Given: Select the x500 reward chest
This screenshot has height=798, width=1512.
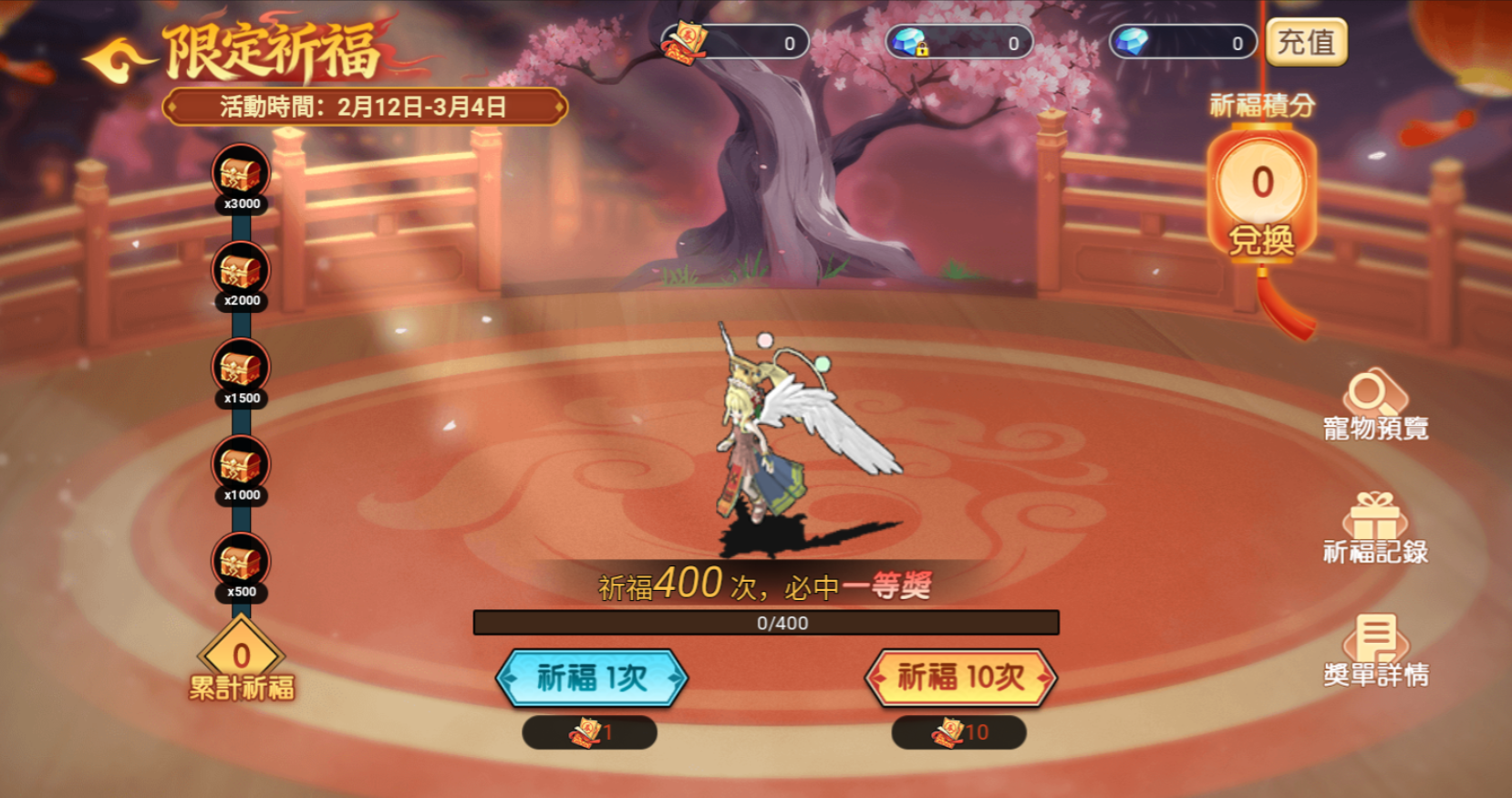Looking at the screenshot, I should coord(241,562).
